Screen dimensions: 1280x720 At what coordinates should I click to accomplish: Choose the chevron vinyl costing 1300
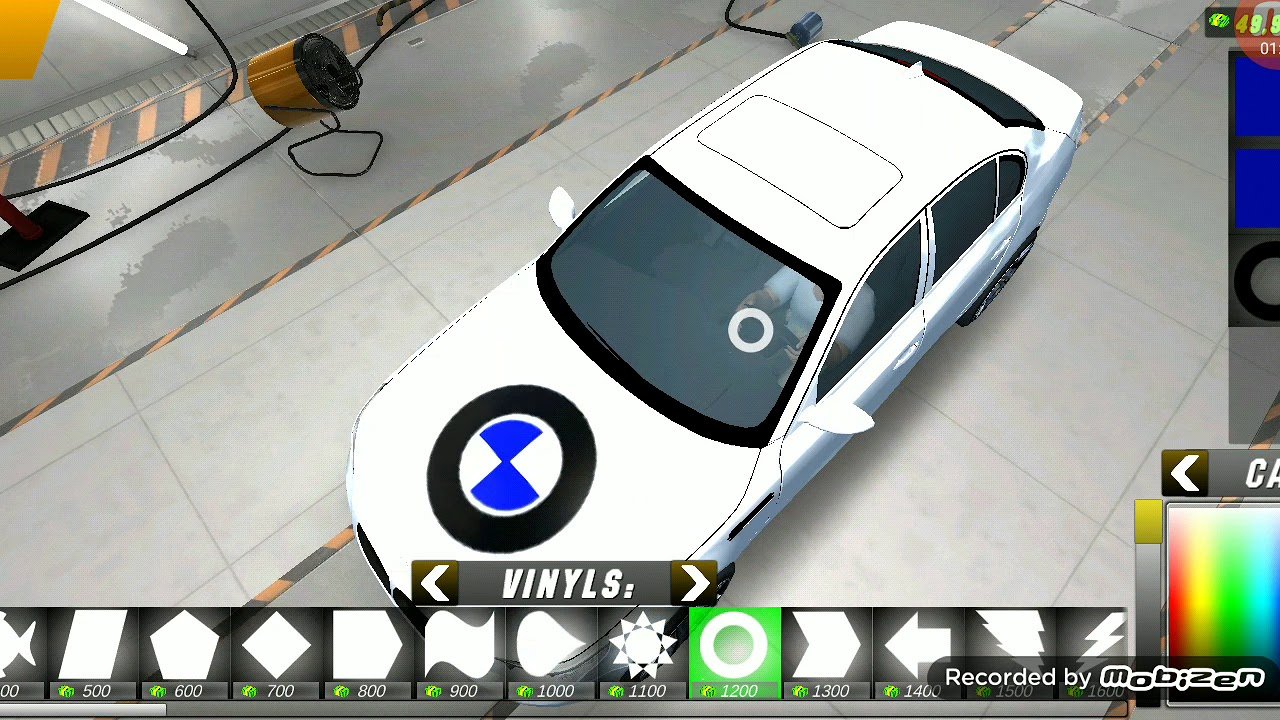(826, 647)
